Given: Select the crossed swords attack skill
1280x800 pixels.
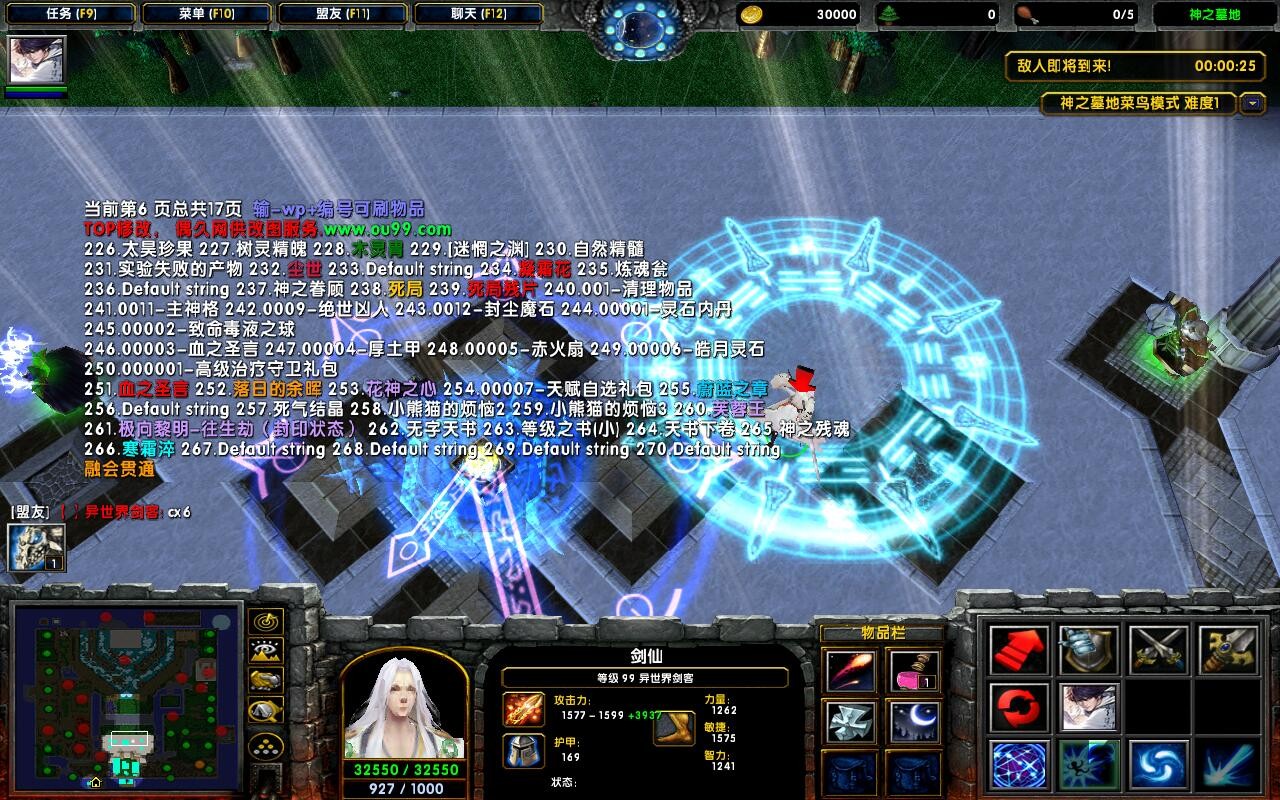Looking at the screenshot, I should click(x=1157, y=650).
